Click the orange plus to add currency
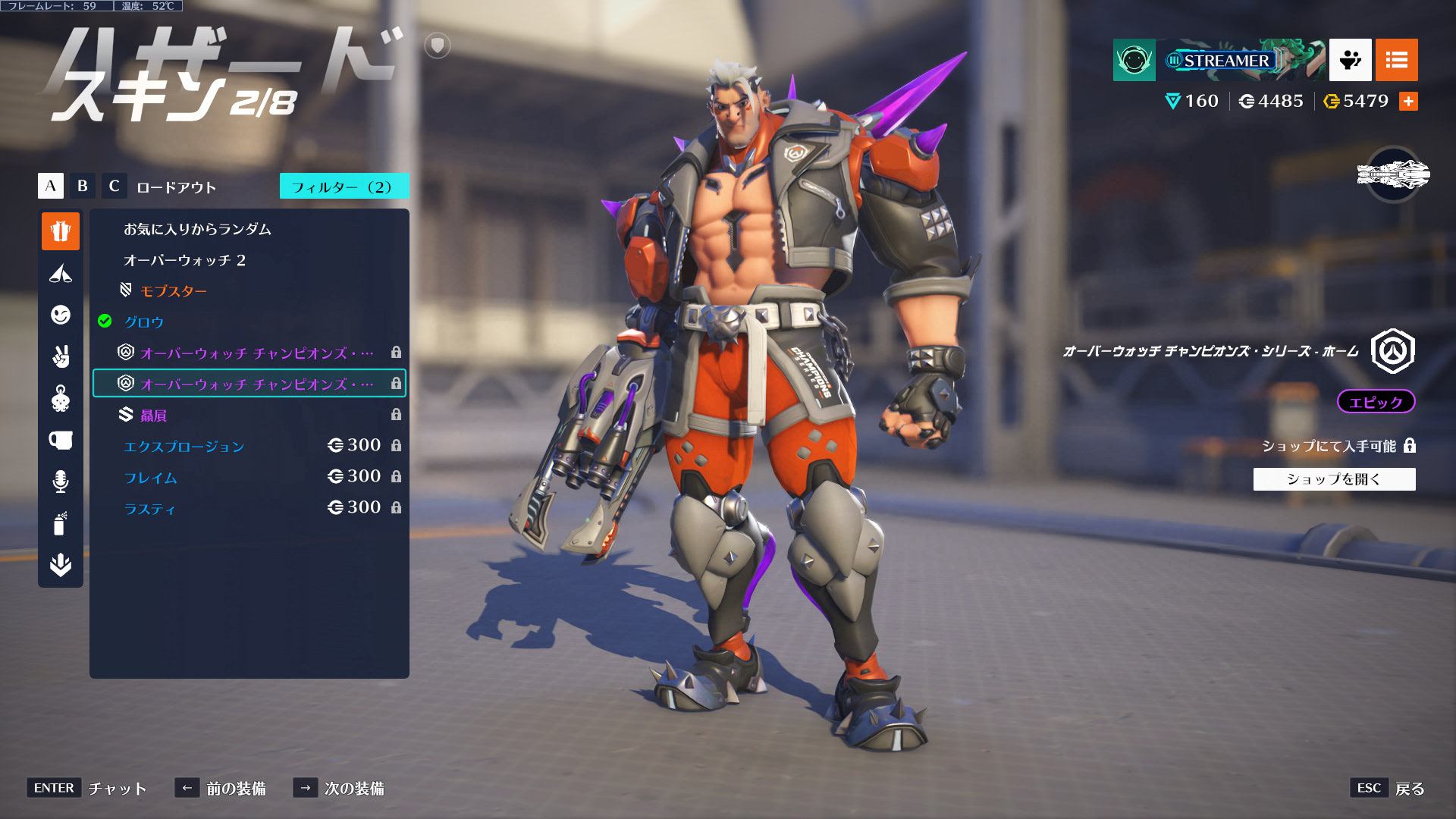This screenshot has height=819, width=1456. point(1408,102)
